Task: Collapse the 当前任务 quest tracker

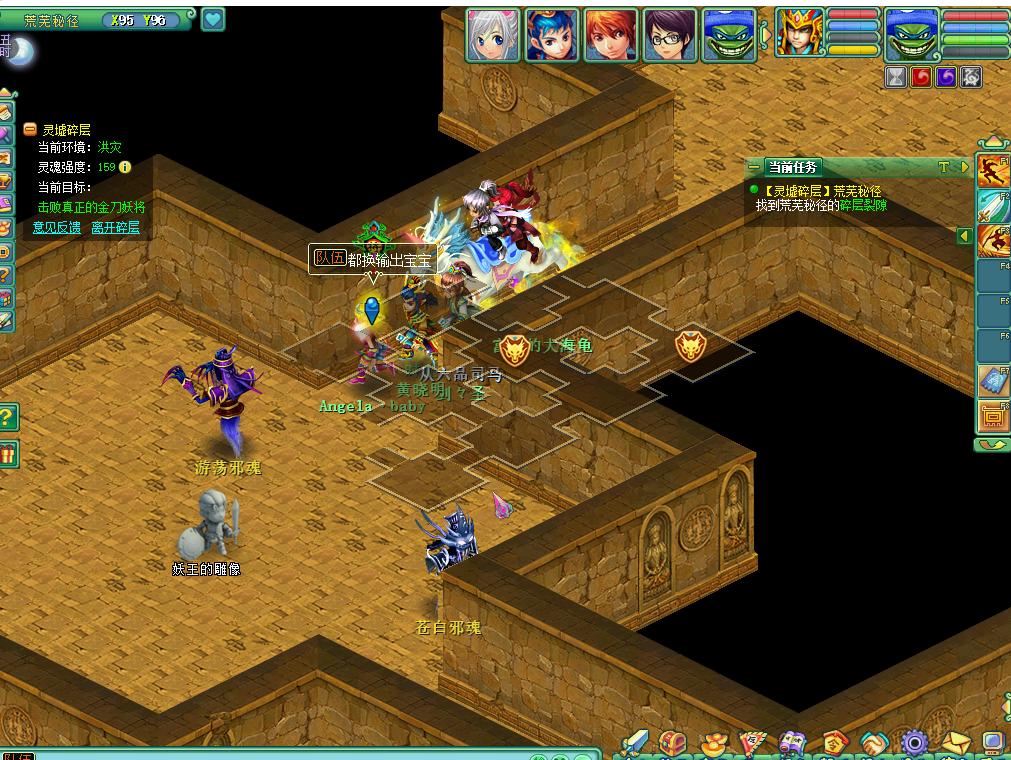Action: point(754,168)
